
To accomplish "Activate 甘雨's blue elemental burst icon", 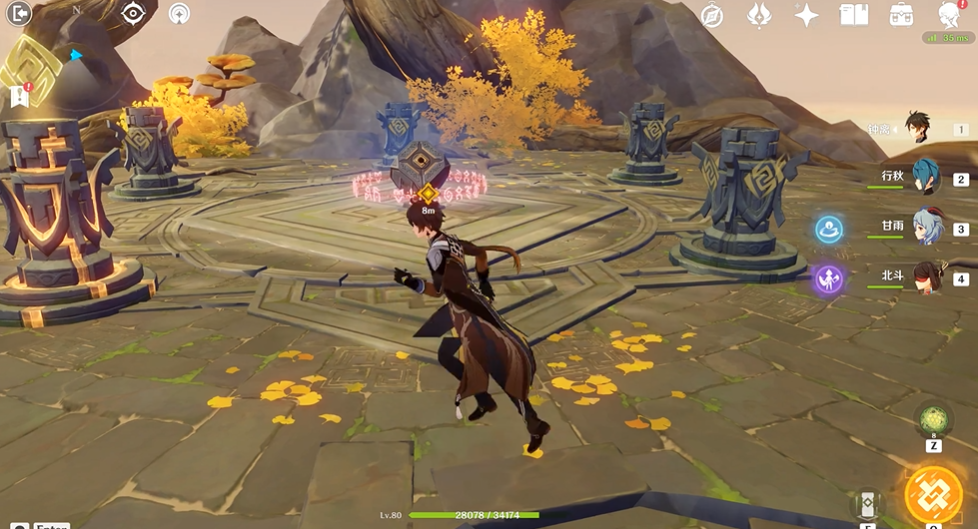I will (828, 229).
